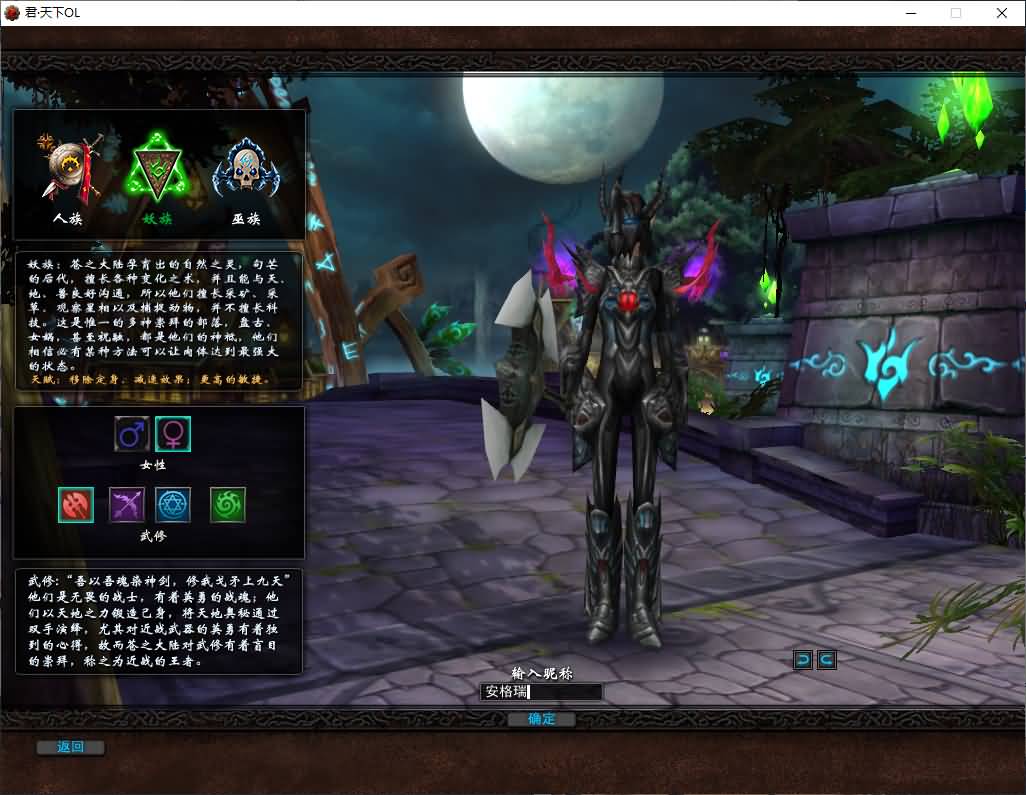Rotate character with the right arrow button
This screenshot has height=795, width=1026.
tap(826, 659)
